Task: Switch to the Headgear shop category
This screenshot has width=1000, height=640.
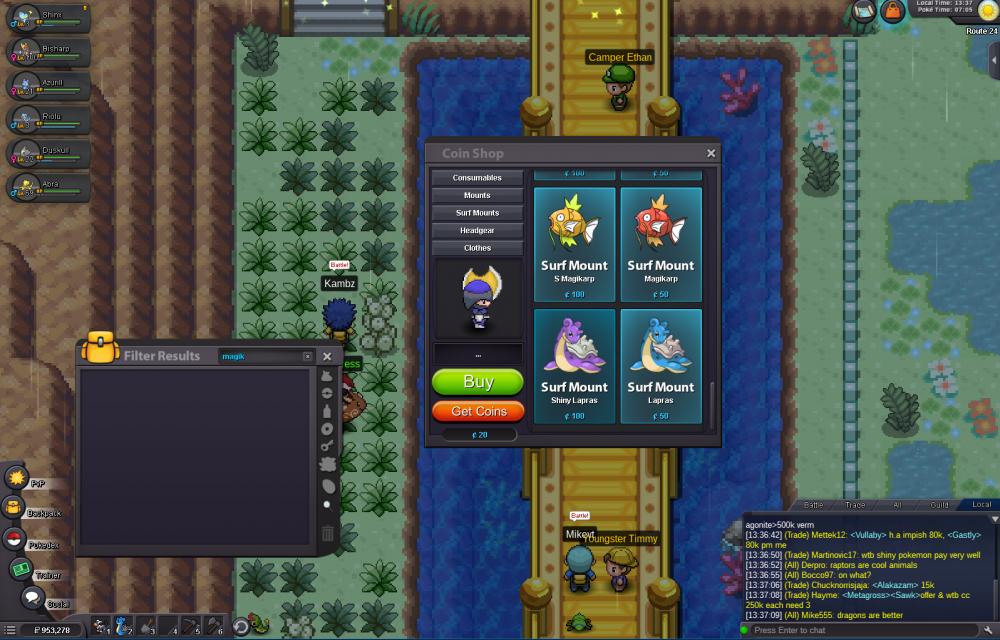Action: click(477, 230)
